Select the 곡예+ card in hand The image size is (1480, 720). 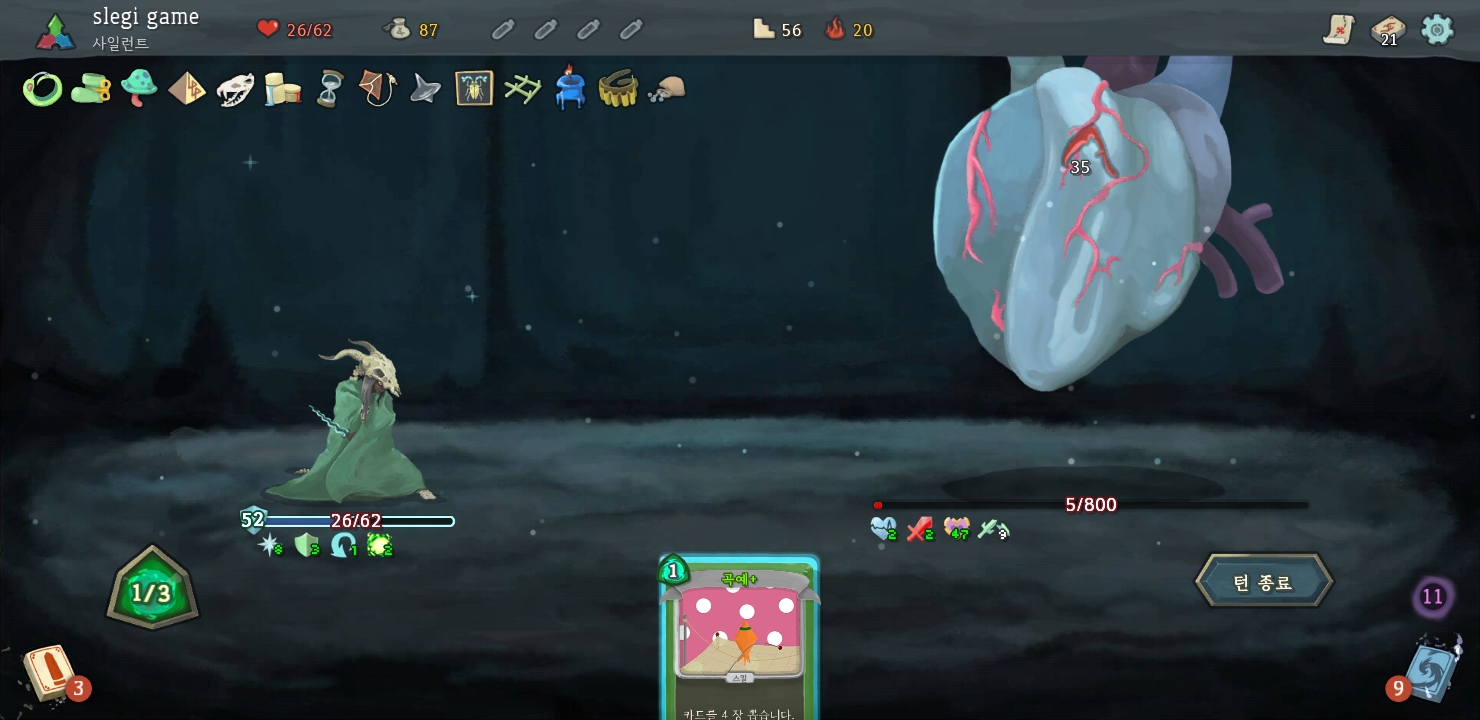[x=740, y=637]
